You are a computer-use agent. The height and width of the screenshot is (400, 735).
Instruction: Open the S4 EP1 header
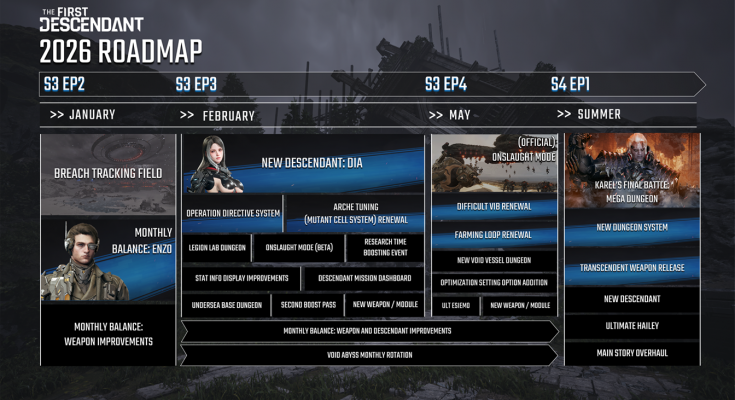point(571,84)
